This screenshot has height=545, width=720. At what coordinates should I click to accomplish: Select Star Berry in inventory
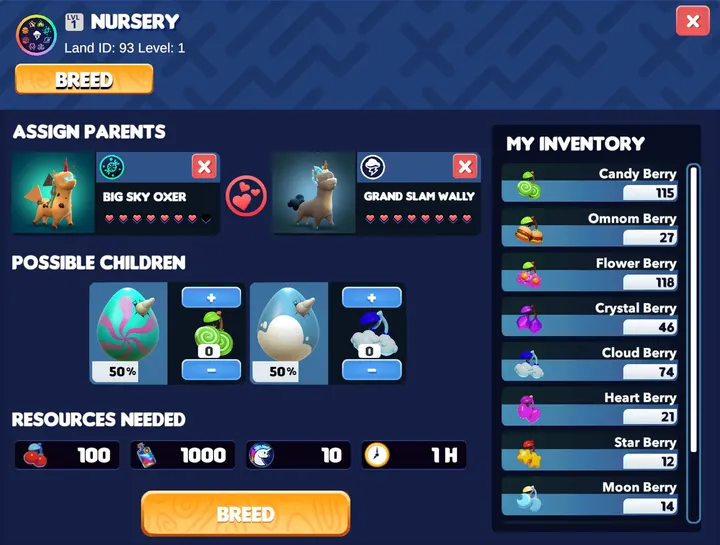coord(590,453)
